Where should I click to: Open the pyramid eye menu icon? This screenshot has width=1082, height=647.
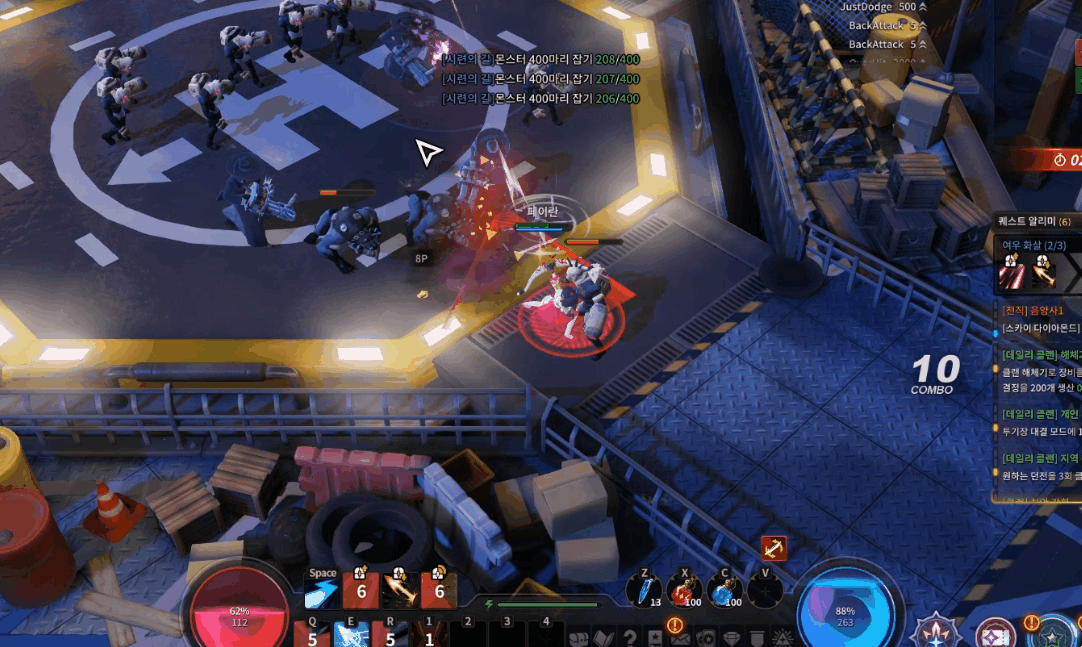coord(783,638)
